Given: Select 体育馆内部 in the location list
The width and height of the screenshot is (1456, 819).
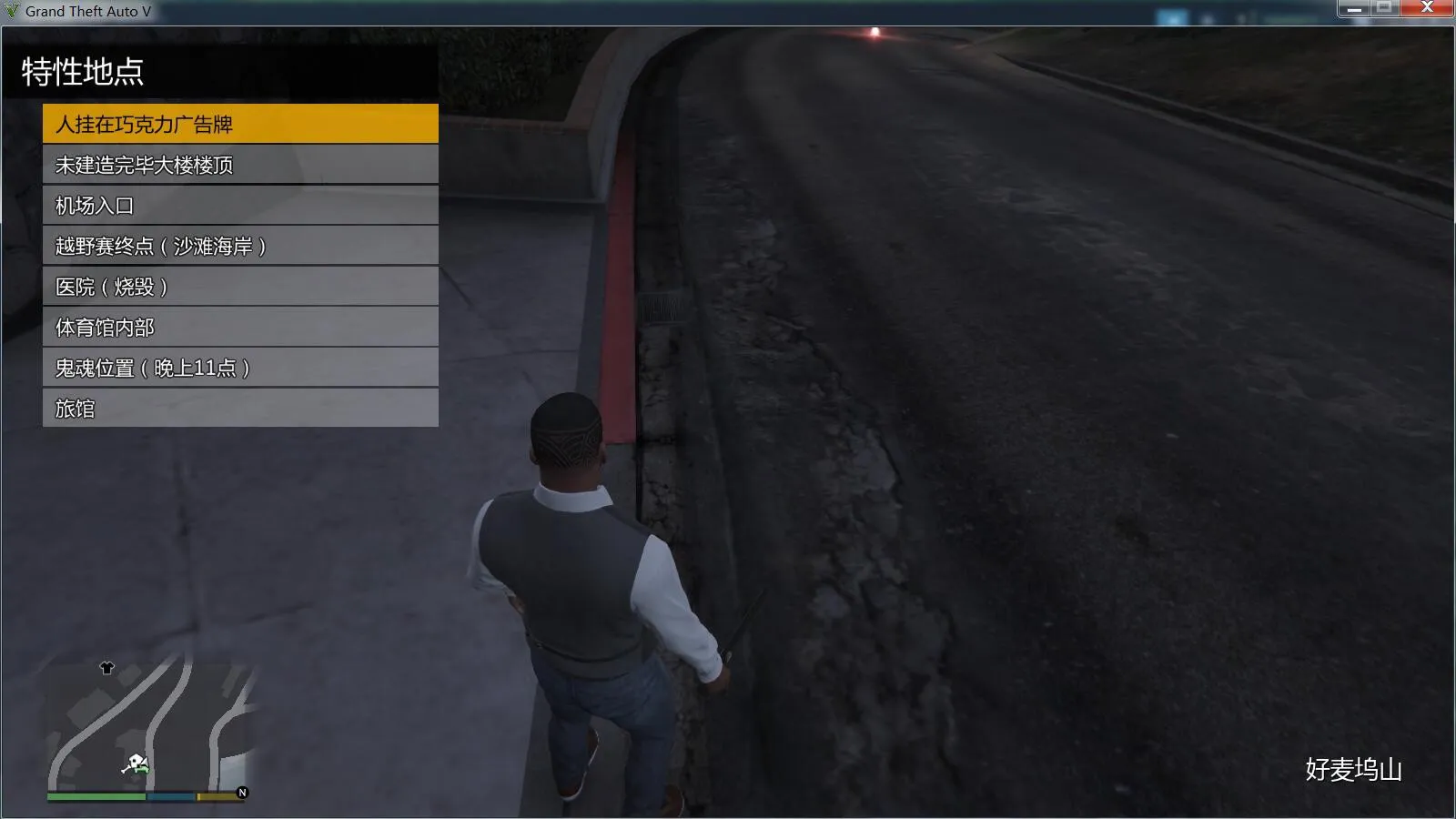Looking at the screenshot, I should [239, 328].
